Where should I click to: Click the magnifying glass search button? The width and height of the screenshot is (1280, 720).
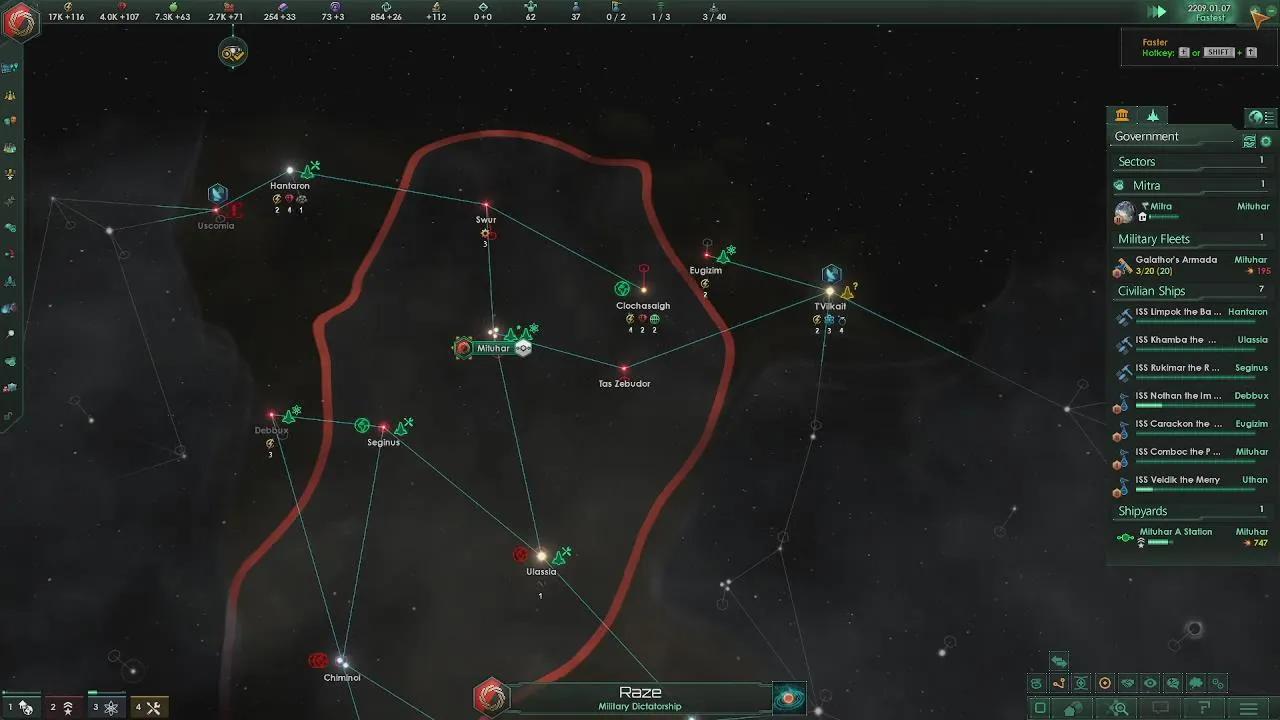point(1120,708)
